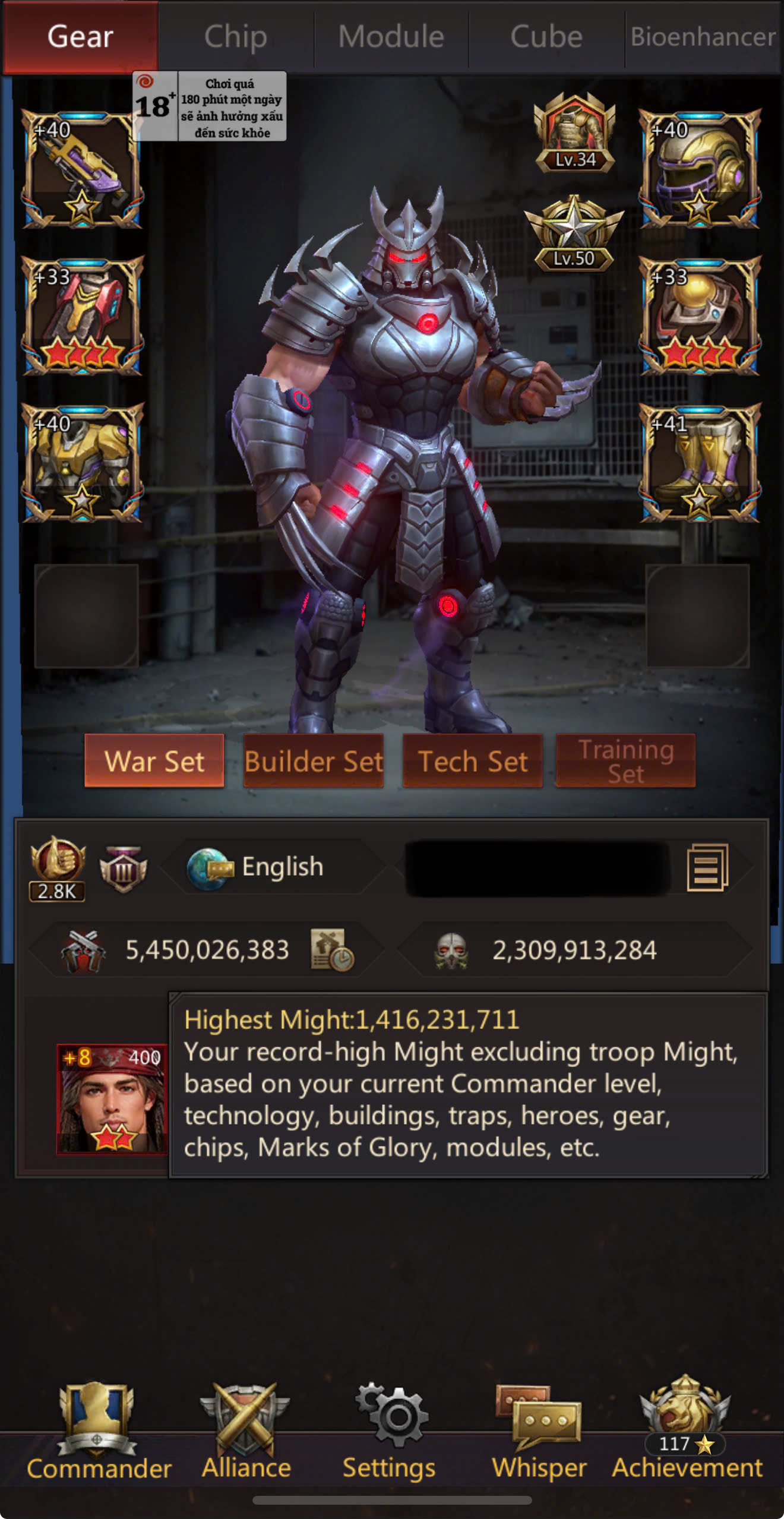View the Achievement page
784x1519 pixels.
[x=687, y=1432]
